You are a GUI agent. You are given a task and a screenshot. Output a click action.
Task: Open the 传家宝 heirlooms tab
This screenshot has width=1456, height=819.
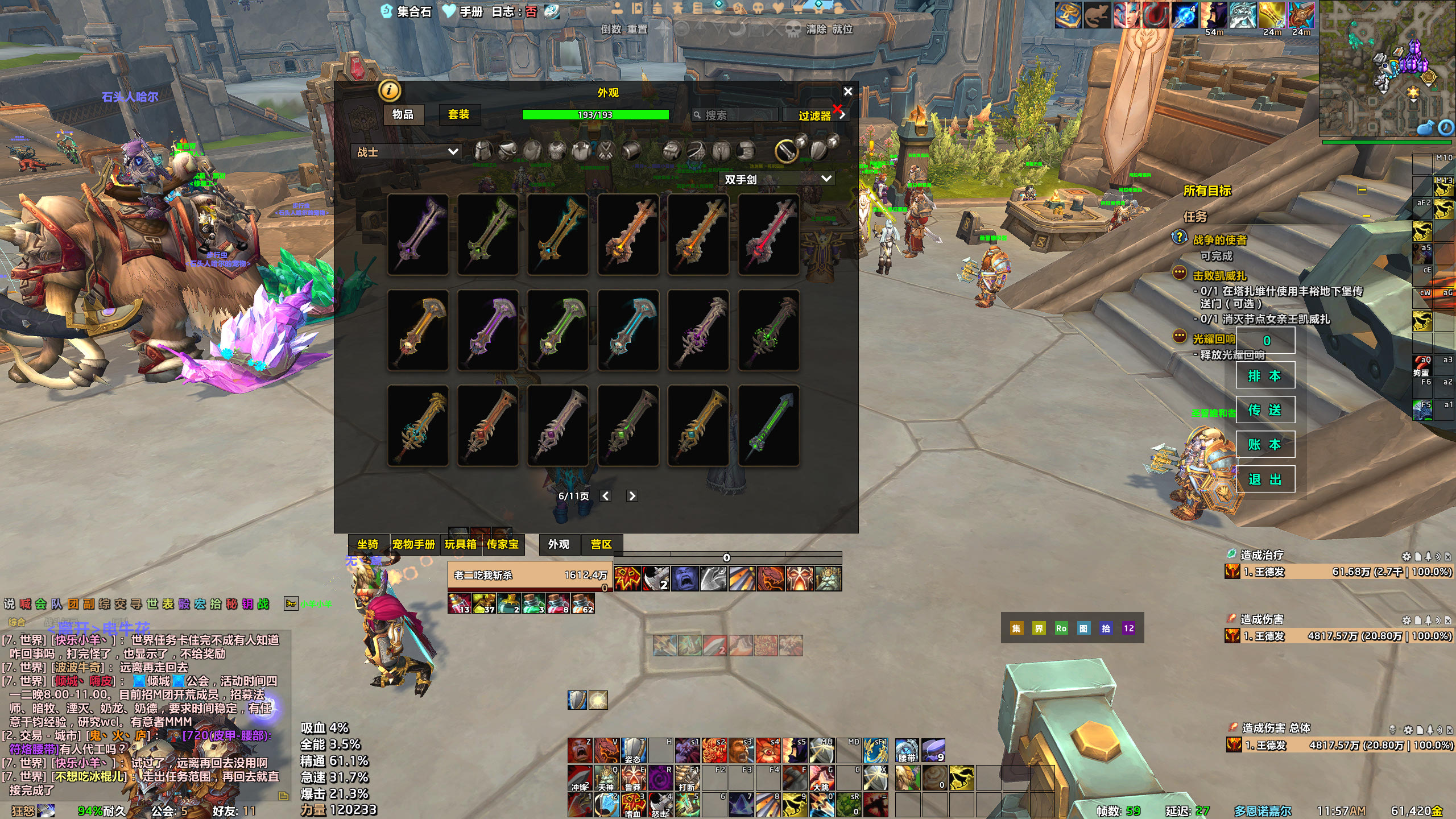tap(502, 544)
